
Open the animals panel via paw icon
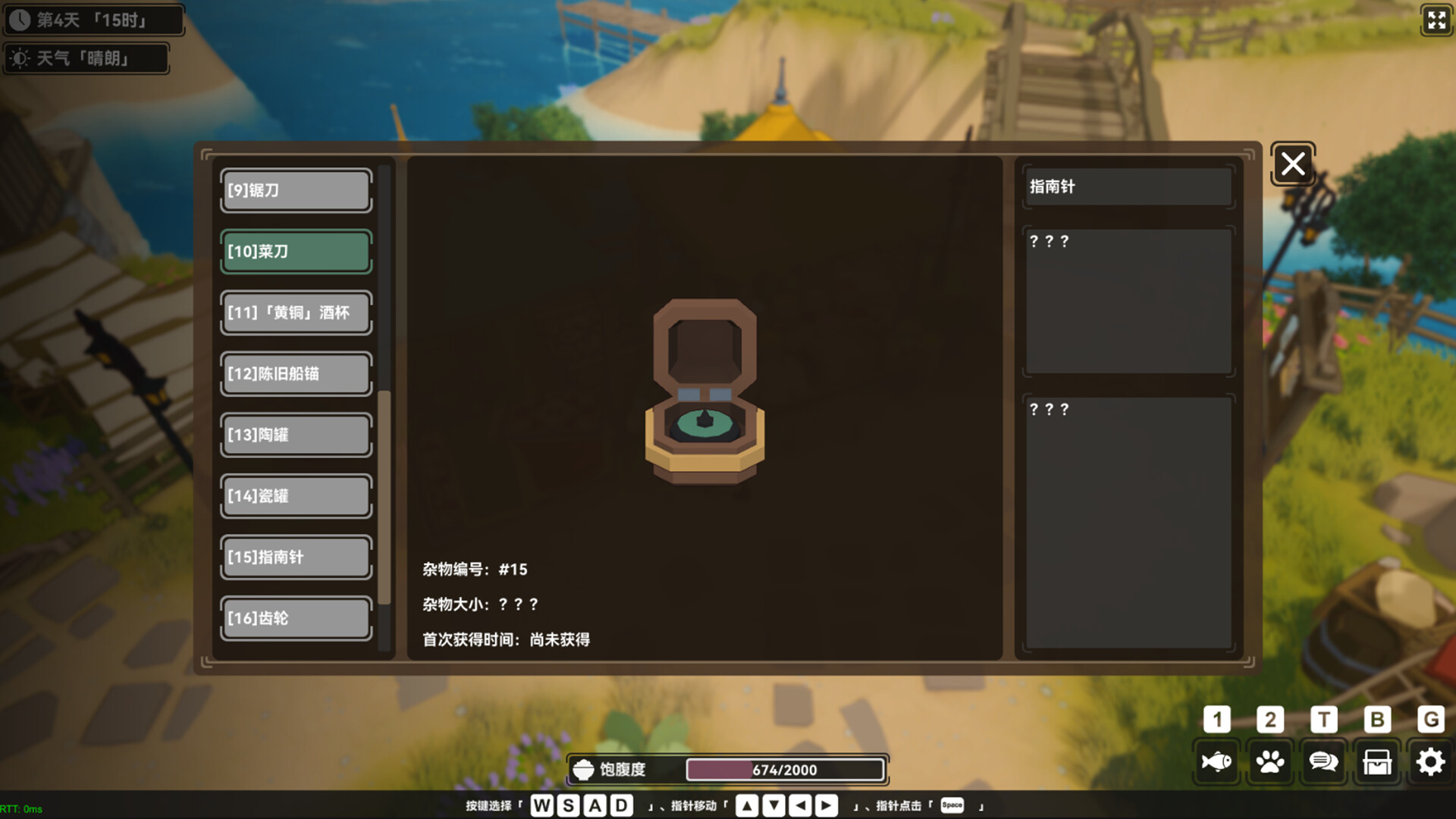1270,761
